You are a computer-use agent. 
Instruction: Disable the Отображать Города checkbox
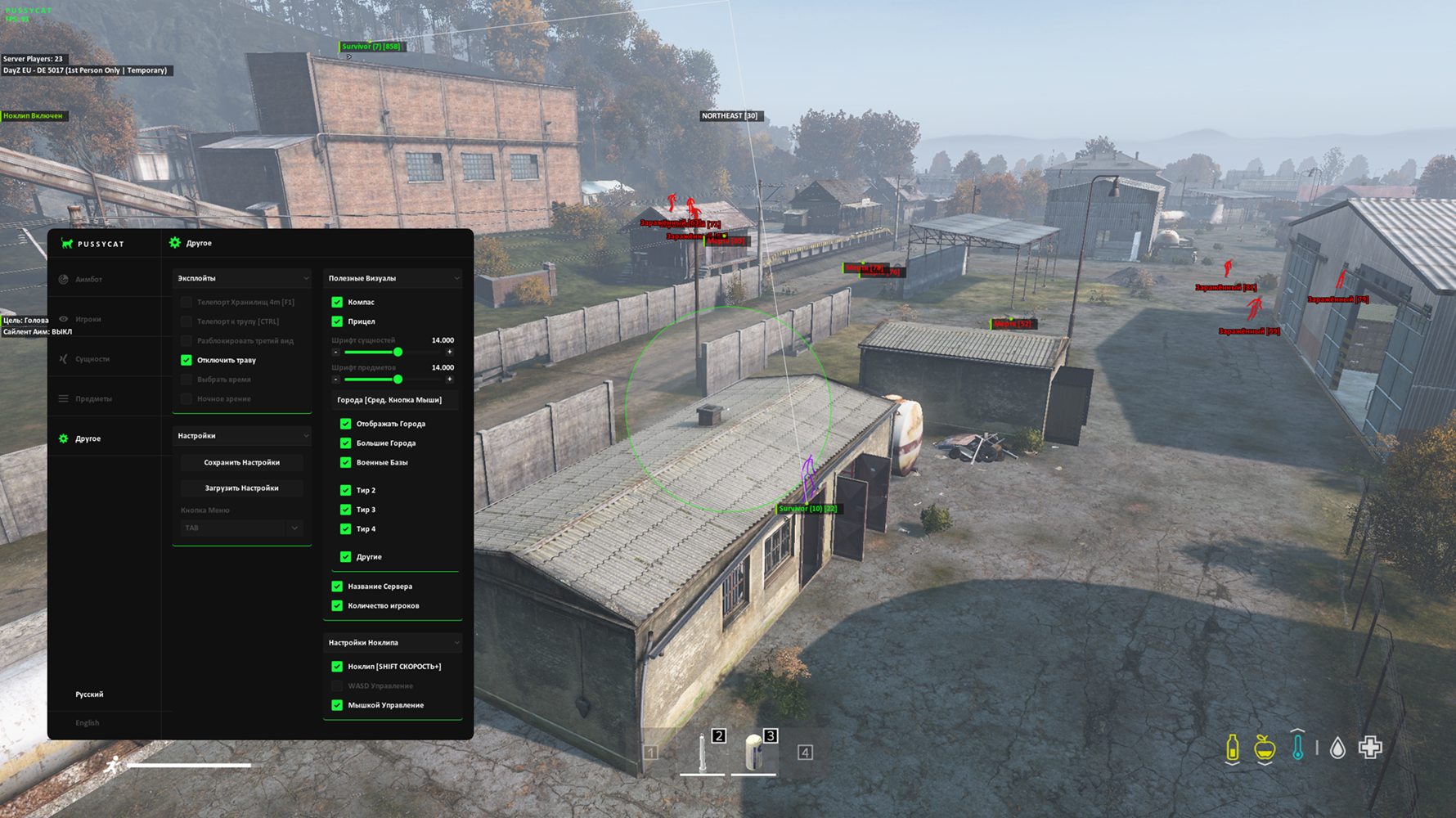pyautogui.click(x=345, y=424)
